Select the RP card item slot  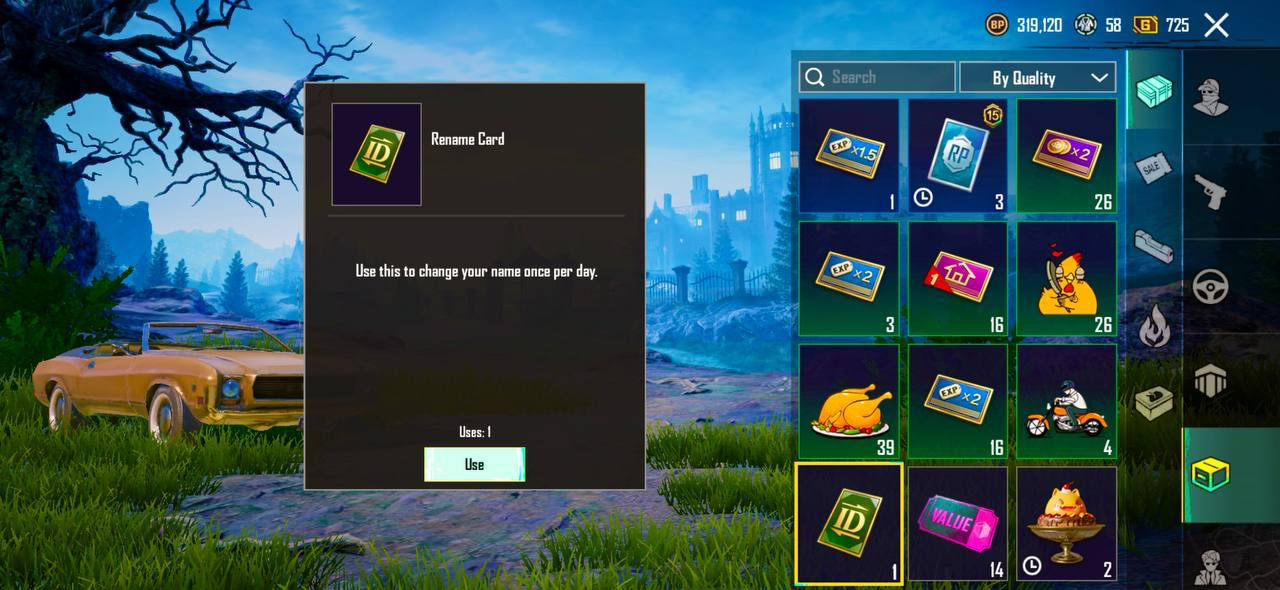pos(958,156)
